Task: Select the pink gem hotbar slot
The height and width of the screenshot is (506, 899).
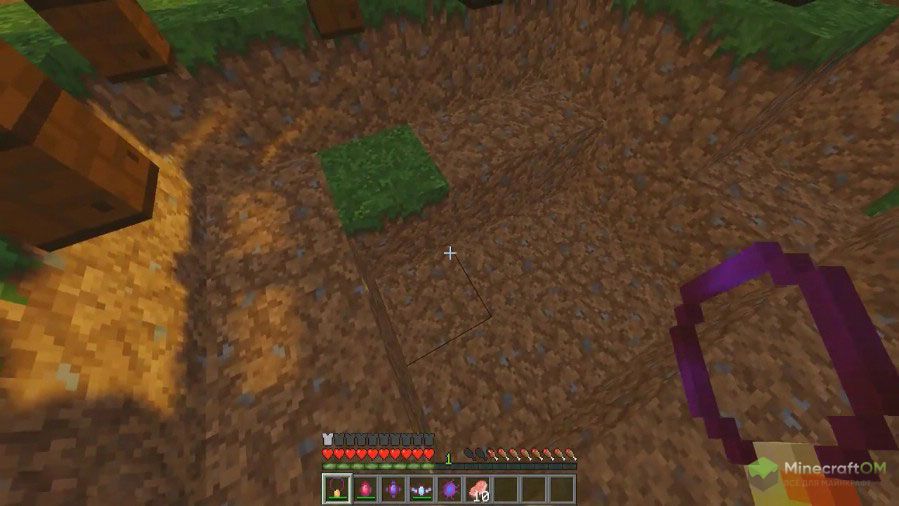Action: click(x=365, y=489)
